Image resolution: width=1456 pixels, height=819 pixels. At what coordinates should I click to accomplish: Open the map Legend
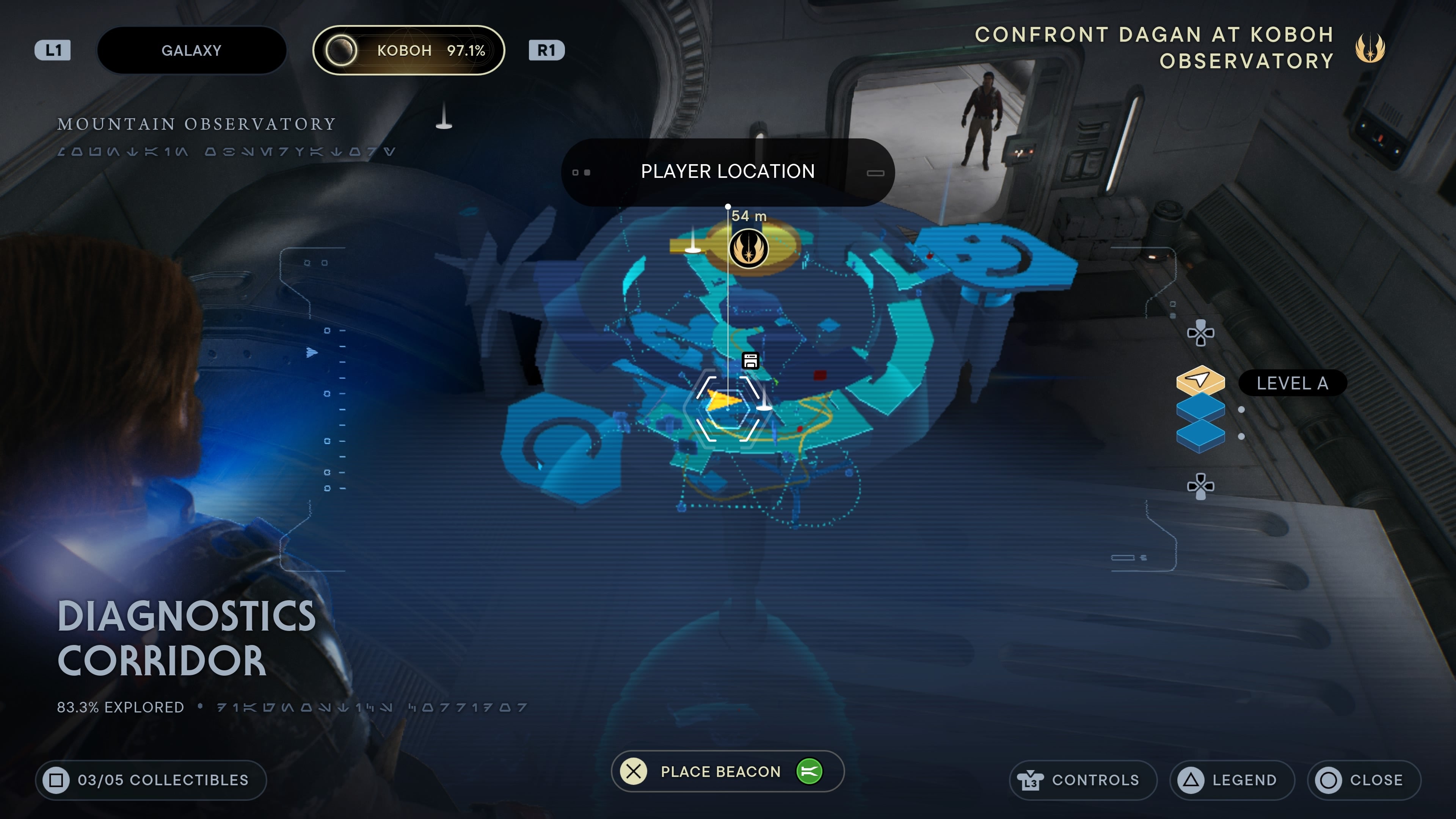pos(1232,780)
